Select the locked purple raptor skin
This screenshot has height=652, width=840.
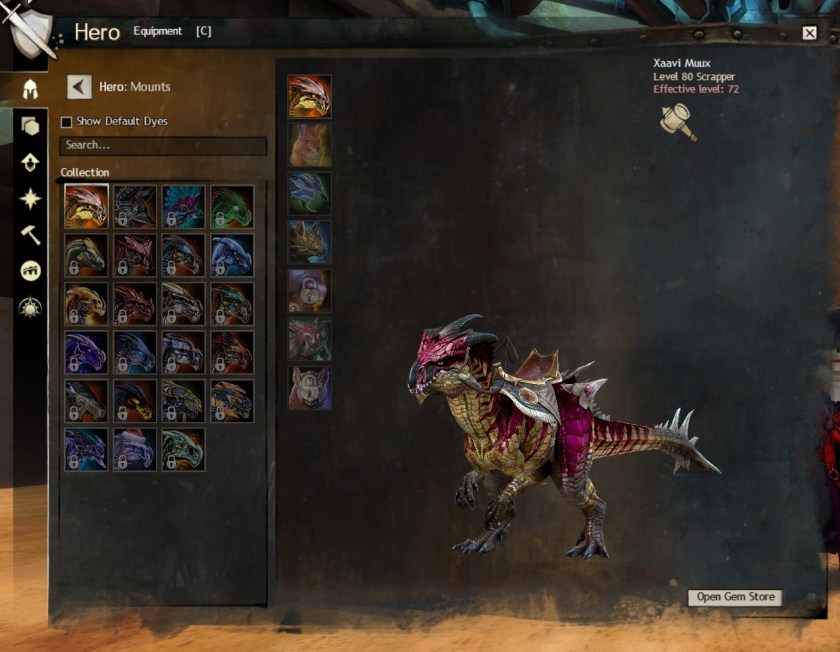(86, 352)
